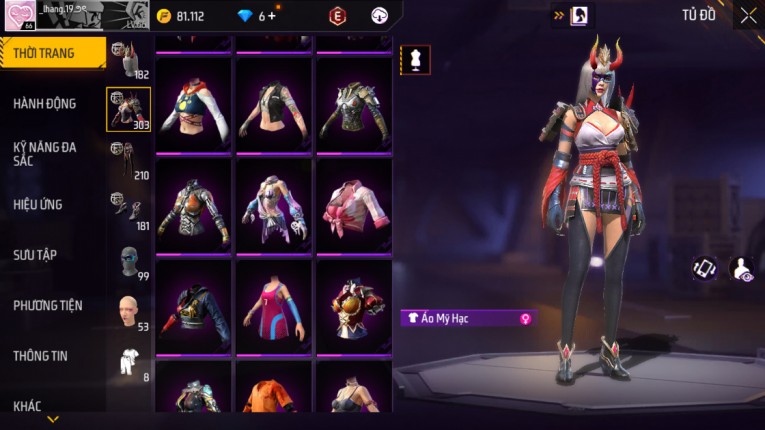Show the Thông Tin tab
The height and width of the screenshot is (430, 765).
[39, 356]
